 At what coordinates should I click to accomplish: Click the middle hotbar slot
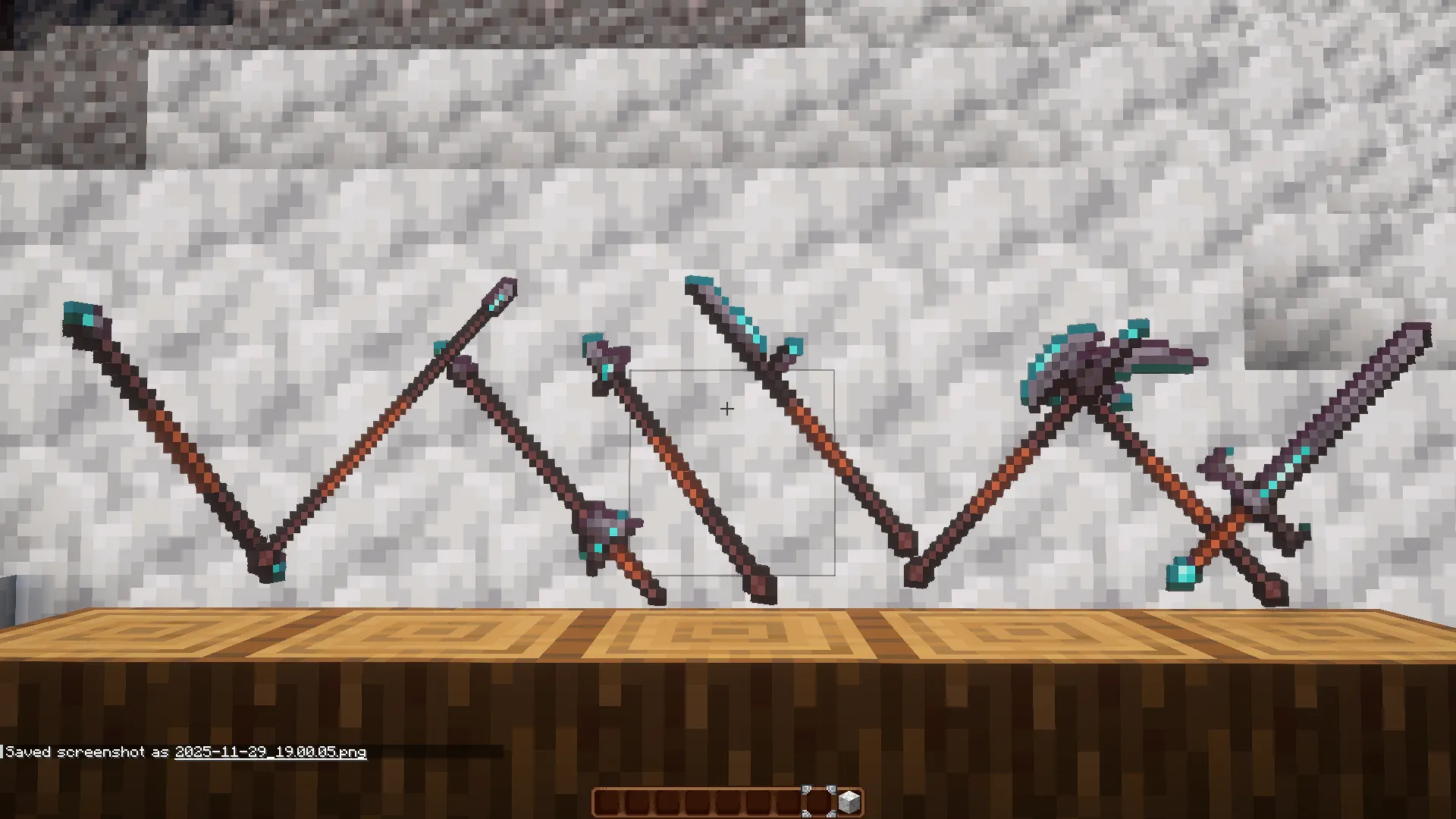tap(729, 800)
